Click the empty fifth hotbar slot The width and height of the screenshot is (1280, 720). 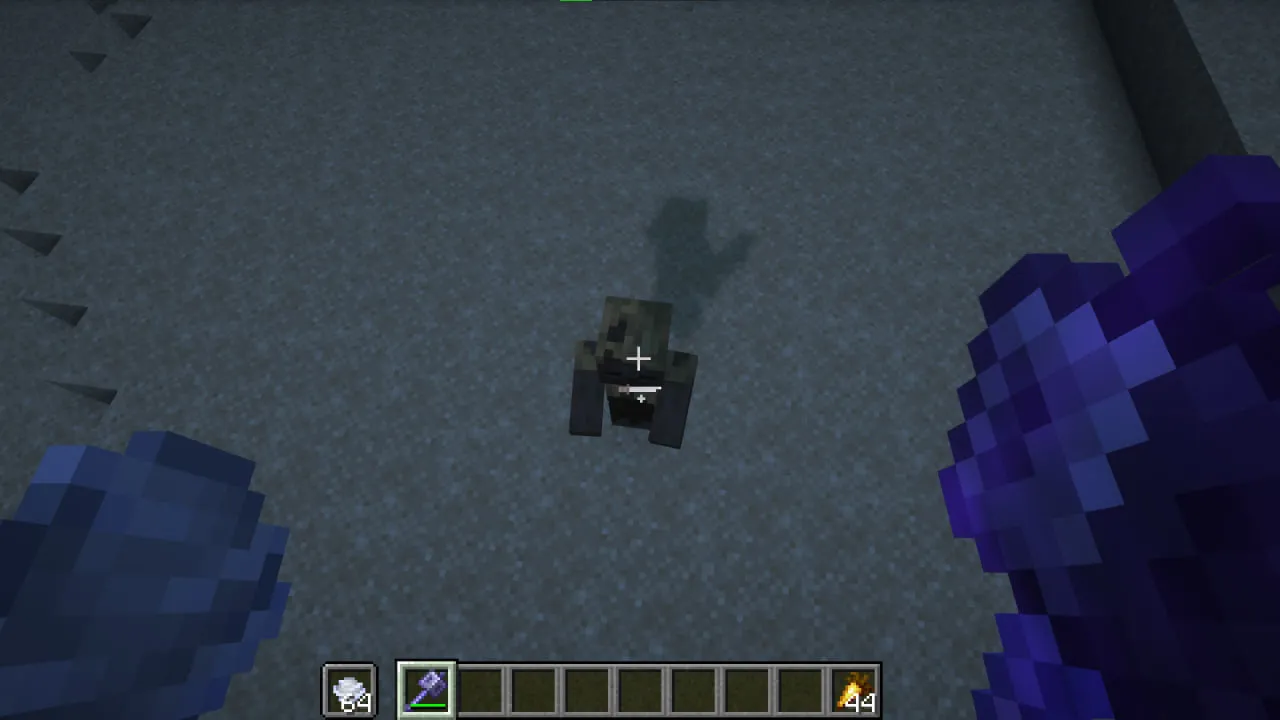[x=589, y=687]
